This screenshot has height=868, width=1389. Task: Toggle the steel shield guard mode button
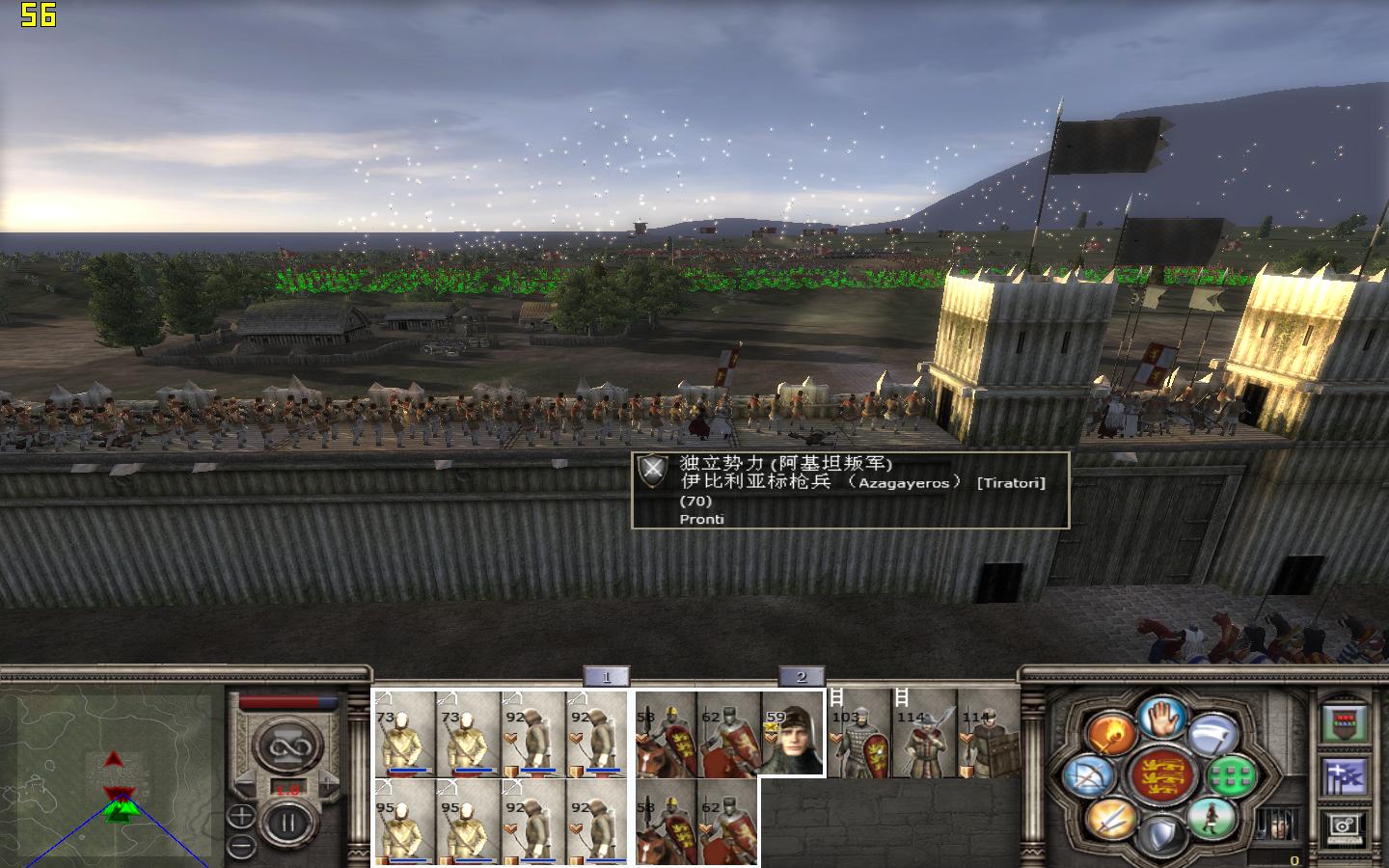click(1161, 833)
